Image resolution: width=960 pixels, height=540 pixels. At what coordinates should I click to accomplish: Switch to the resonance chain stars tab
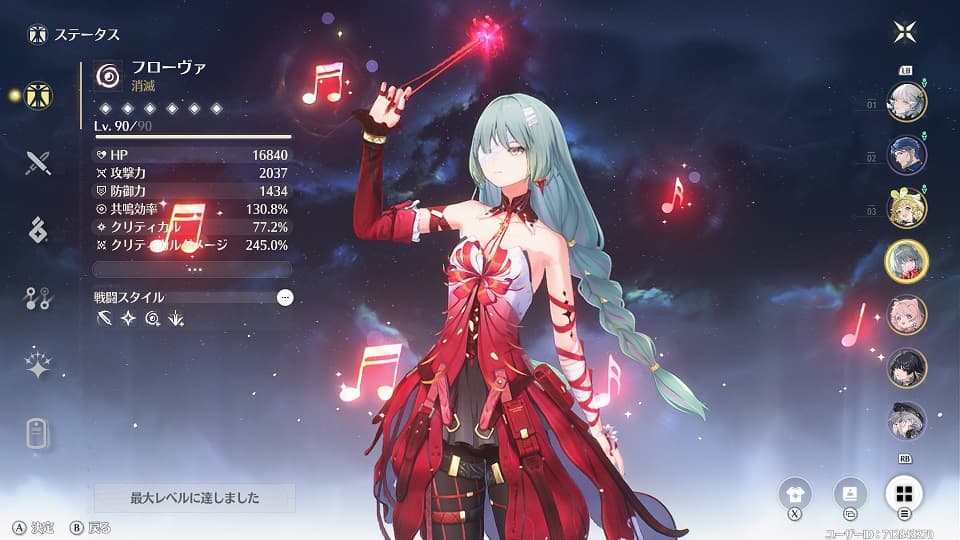(x=39, y=365)
